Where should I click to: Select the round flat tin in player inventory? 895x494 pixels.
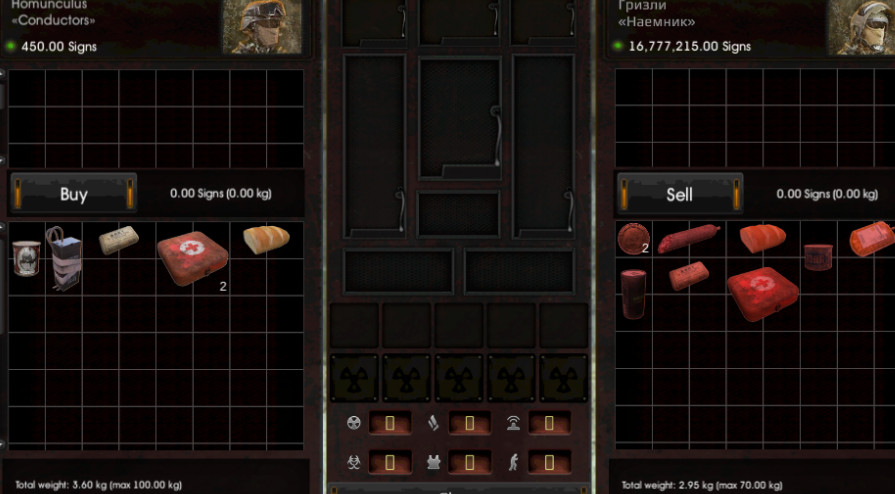click(632, 238)
